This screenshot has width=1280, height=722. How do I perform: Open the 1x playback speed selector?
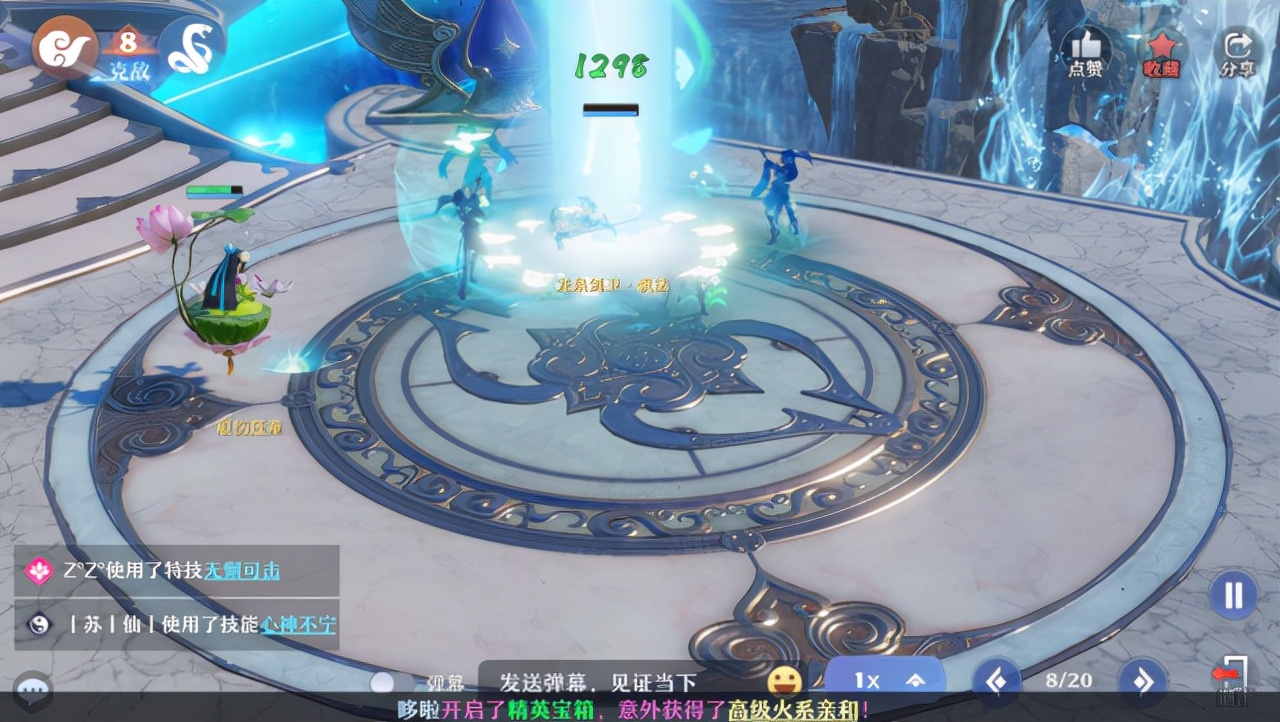click(884, 680)
